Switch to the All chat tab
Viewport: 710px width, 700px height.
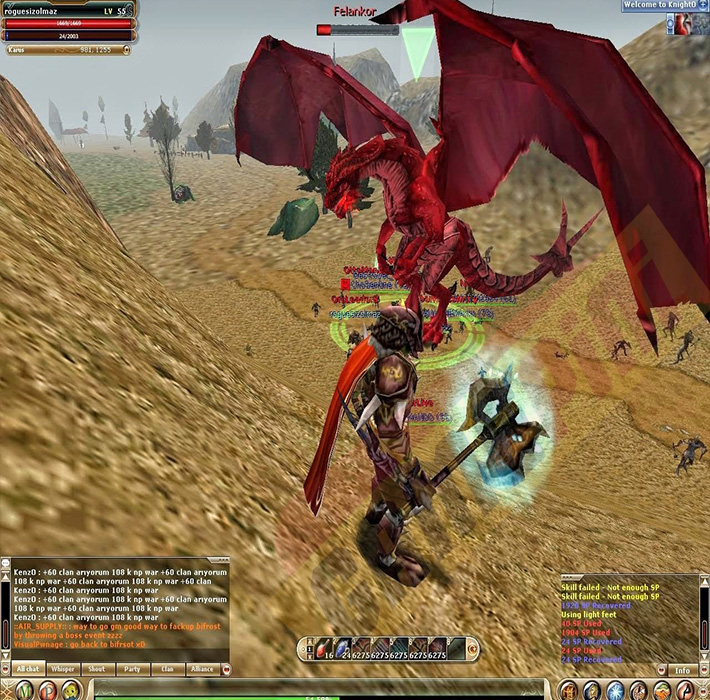pyautogui.click(x=26, y=669)
